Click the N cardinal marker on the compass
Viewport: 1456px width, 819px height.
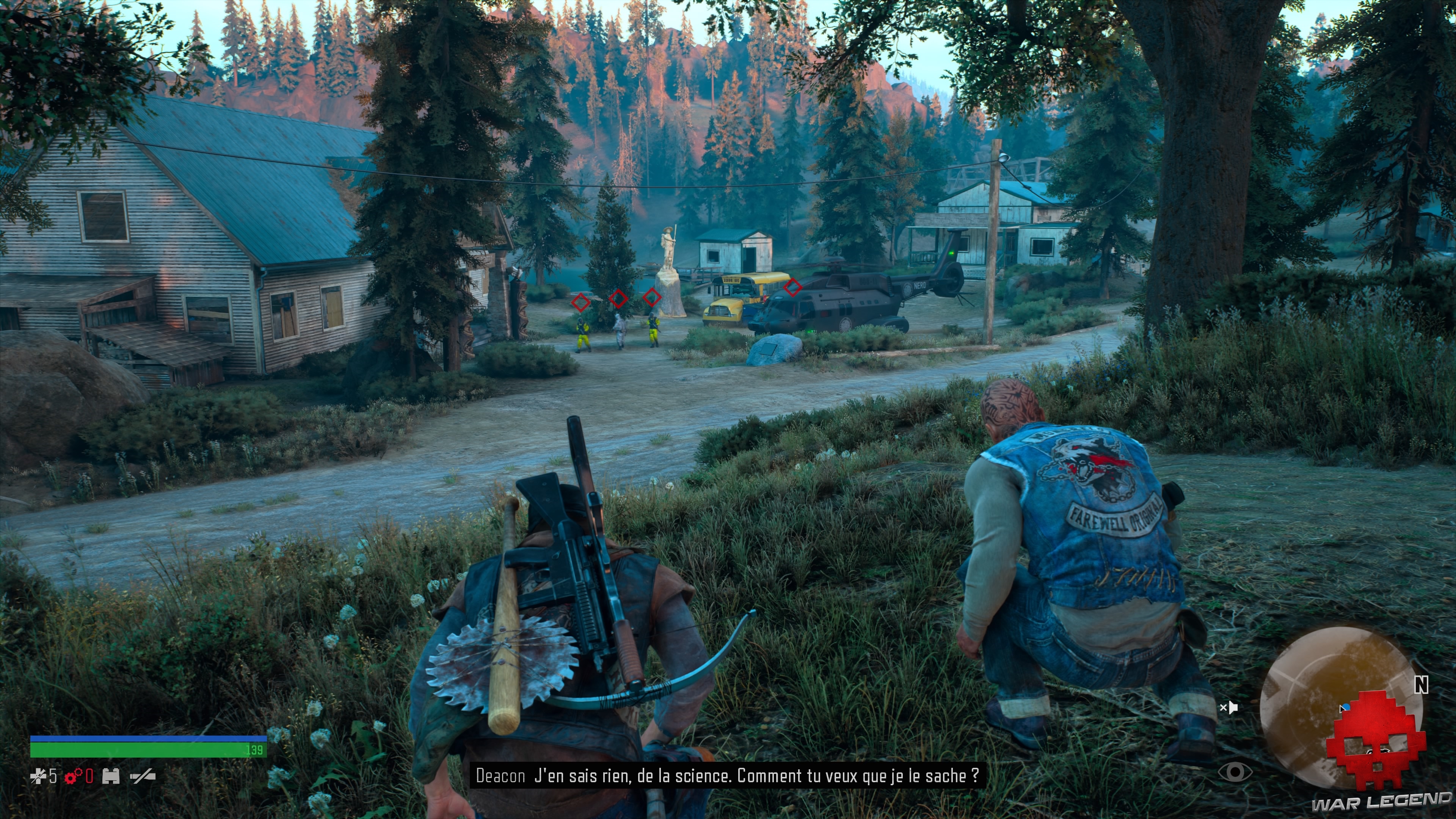pos(1421,684)
